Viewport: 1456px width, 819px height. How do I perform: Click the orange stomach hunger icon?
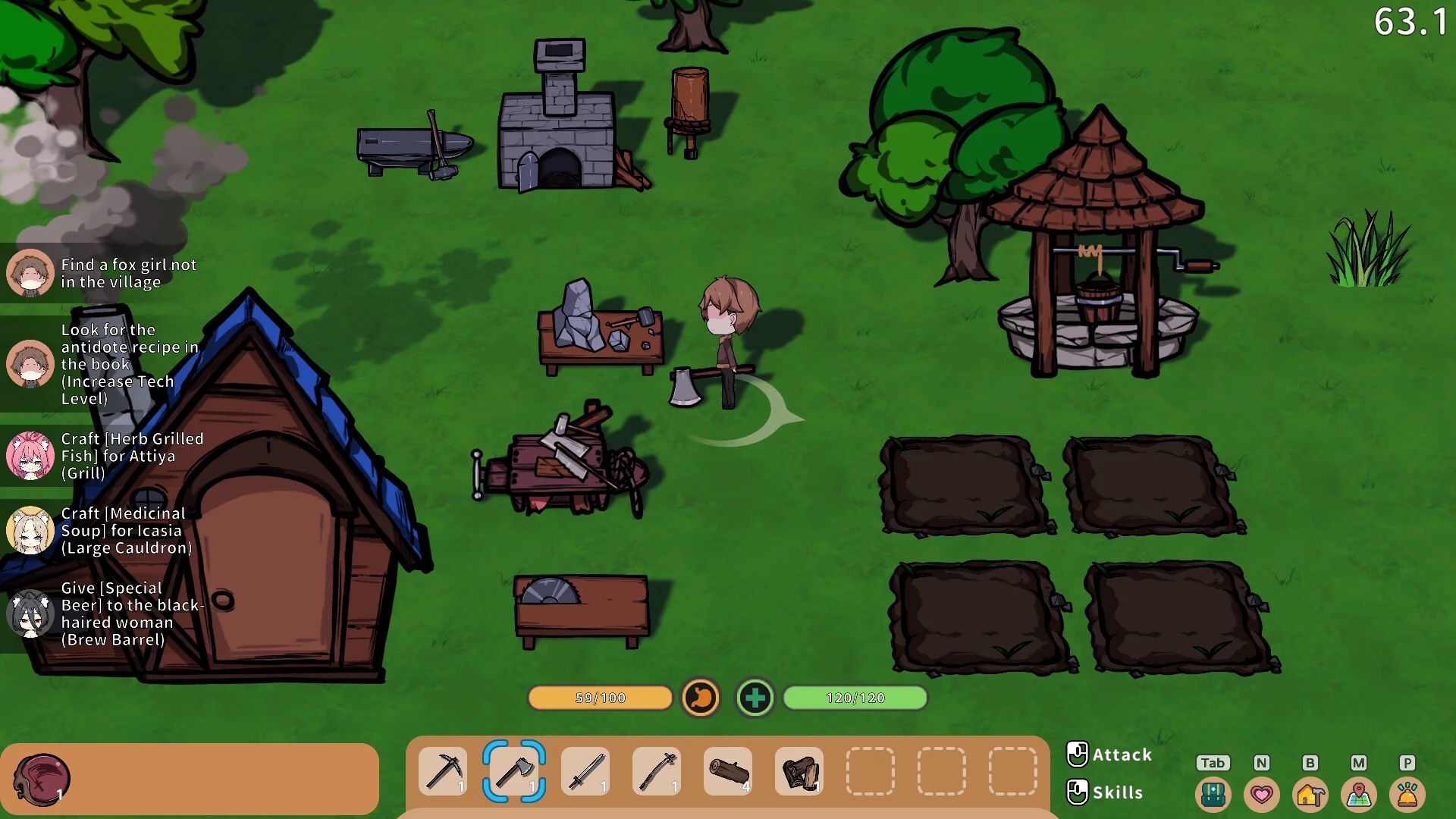[700, 698]
